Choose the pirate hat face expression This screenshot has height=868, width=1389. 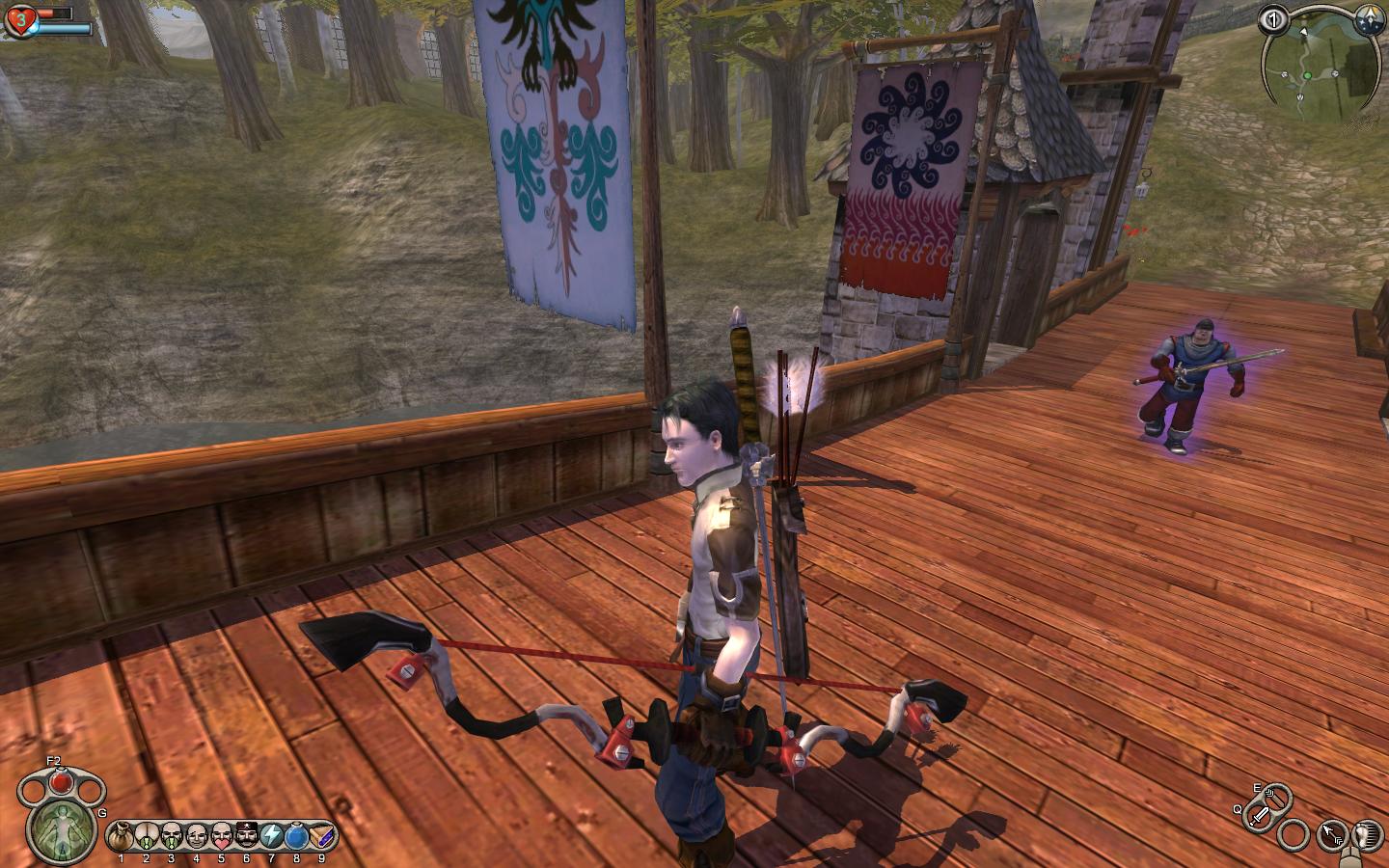pos(246,833)
